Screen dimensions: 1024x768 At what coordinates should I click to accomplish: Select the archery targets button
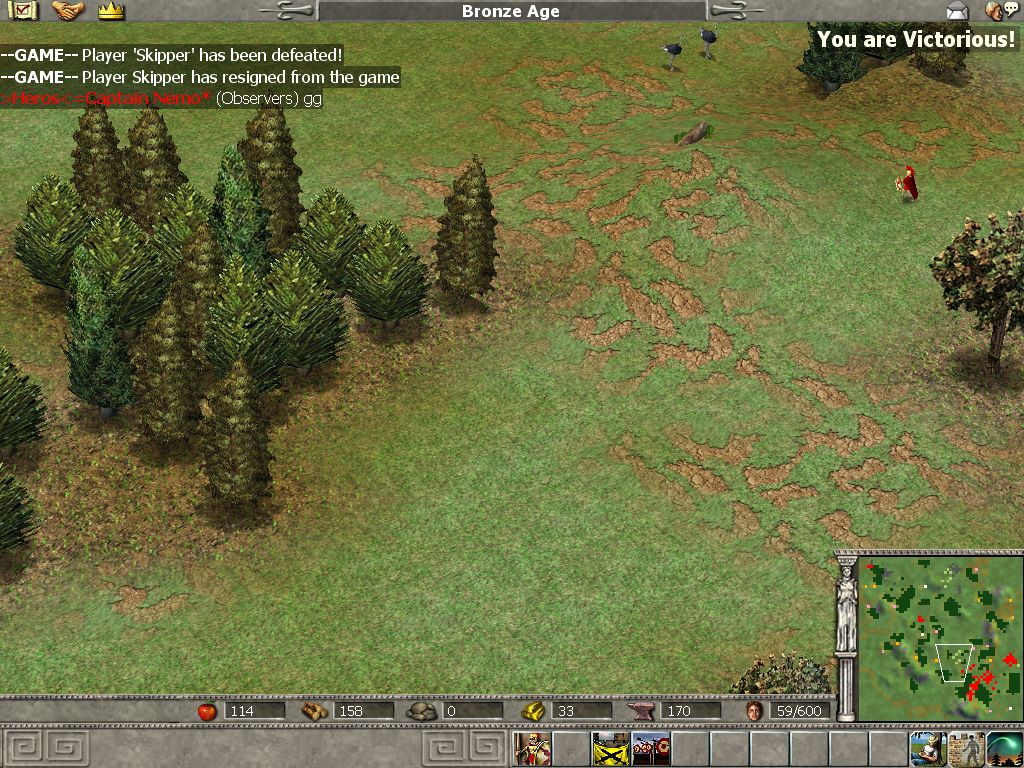pyautogui.click(x=650, y=748)
